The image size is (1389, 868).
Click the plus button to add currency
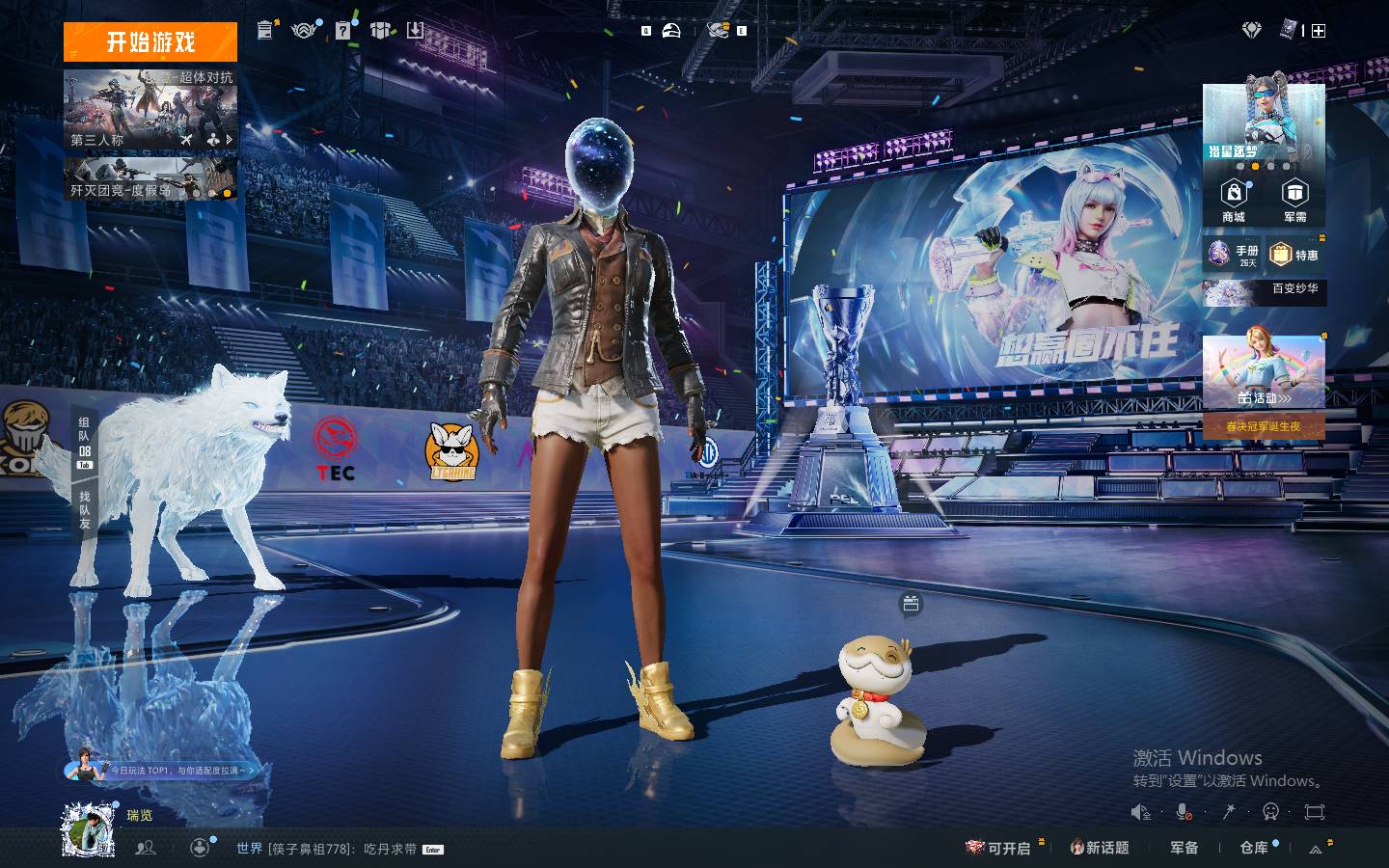1319,31
